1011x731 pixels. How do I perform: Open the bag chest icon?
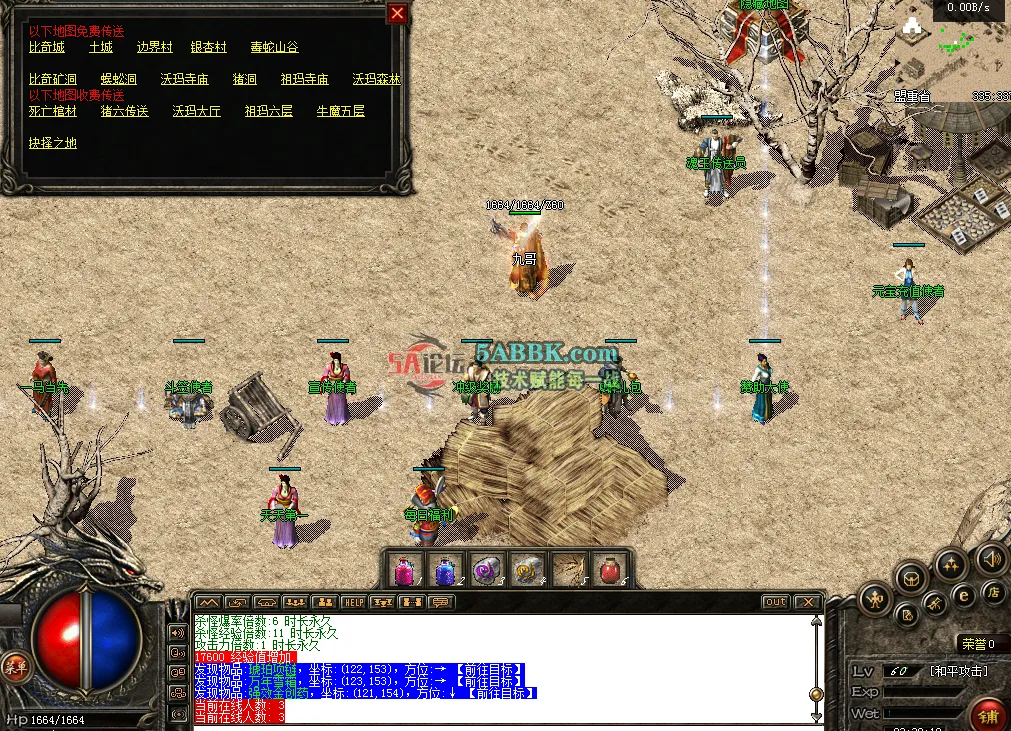911,577
